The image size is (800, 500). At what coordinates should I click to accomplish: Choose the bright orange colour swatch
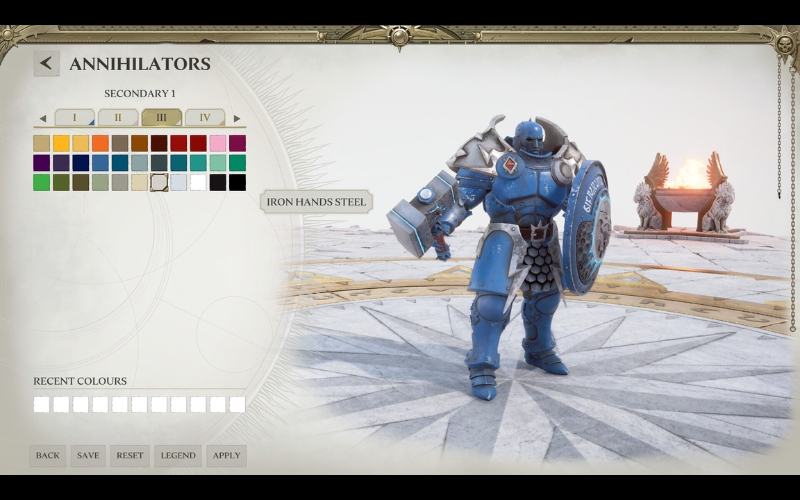pyautogui.click(x=100, y=143)
